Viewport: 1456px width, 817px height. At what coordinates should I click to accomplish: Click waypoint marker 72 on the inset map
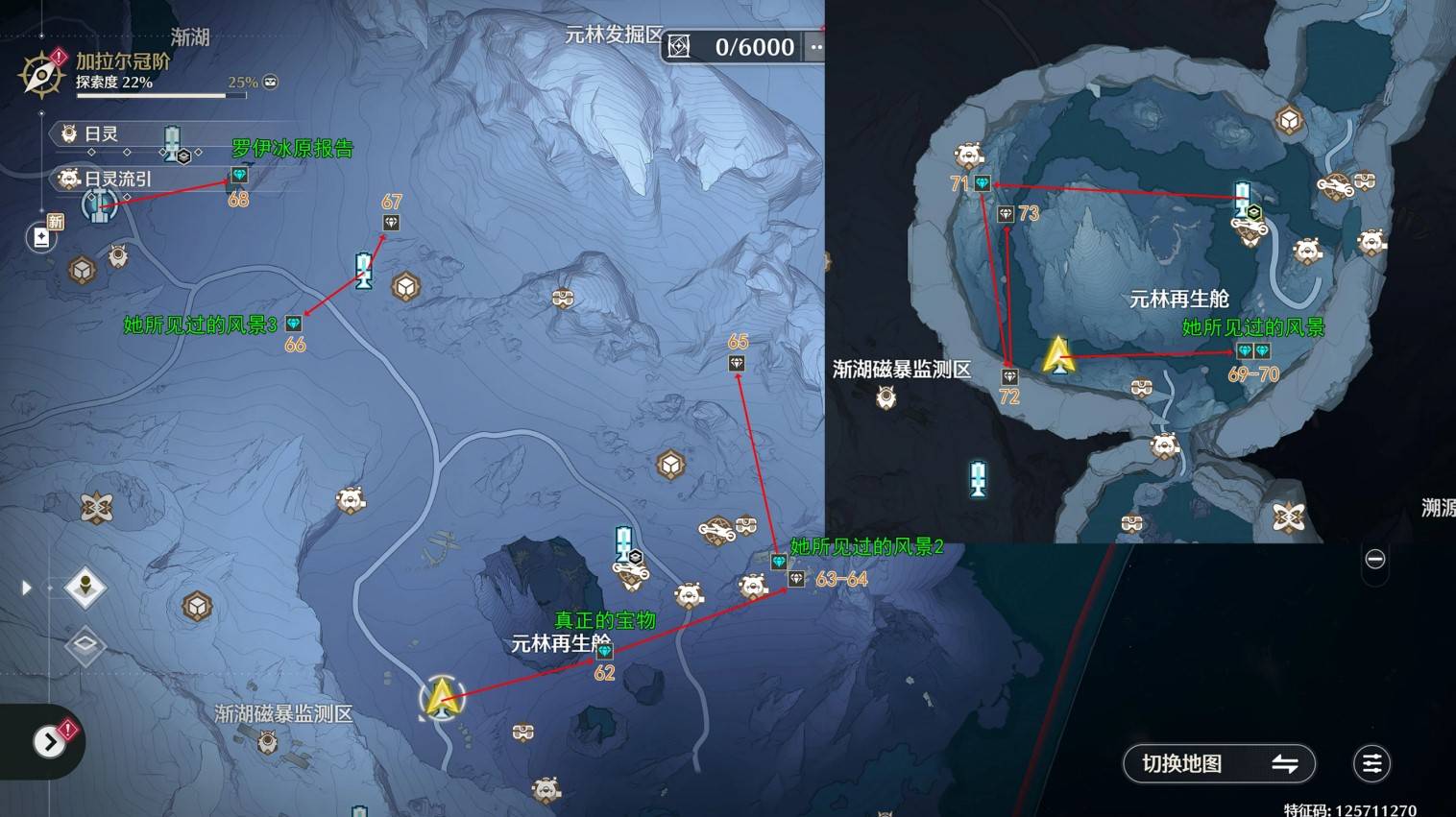[x=1009, y=375]
